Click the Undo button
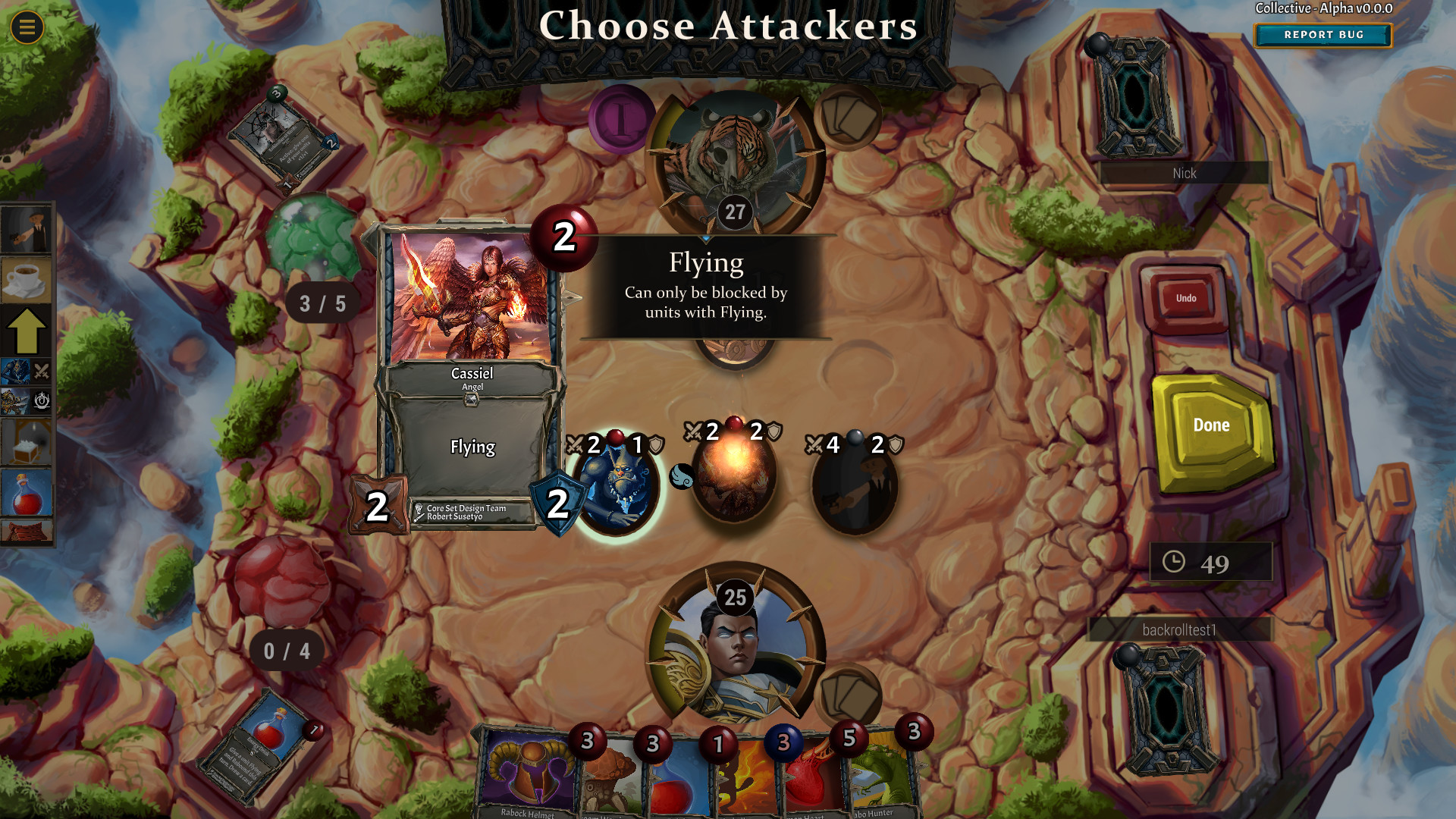The width and height of the screenshot is (1456, 819). [x=1186, y=298]
